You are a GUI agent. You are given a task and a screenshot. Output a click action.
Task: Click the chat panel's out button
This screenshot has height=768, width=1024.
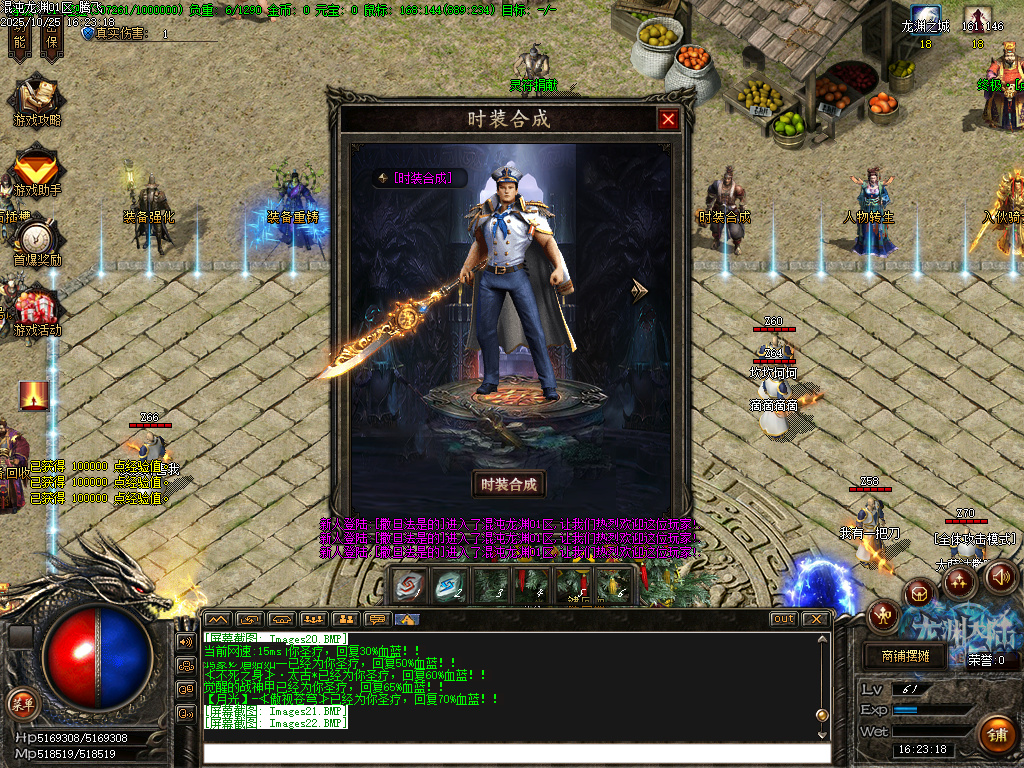[x=783, y=619]
